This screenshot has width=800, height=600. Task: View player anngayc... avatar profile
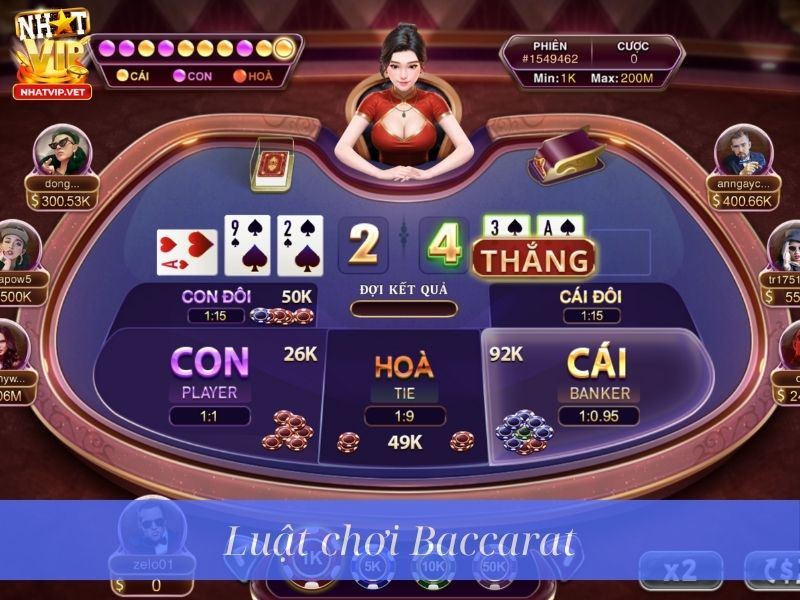click(741, 152)
